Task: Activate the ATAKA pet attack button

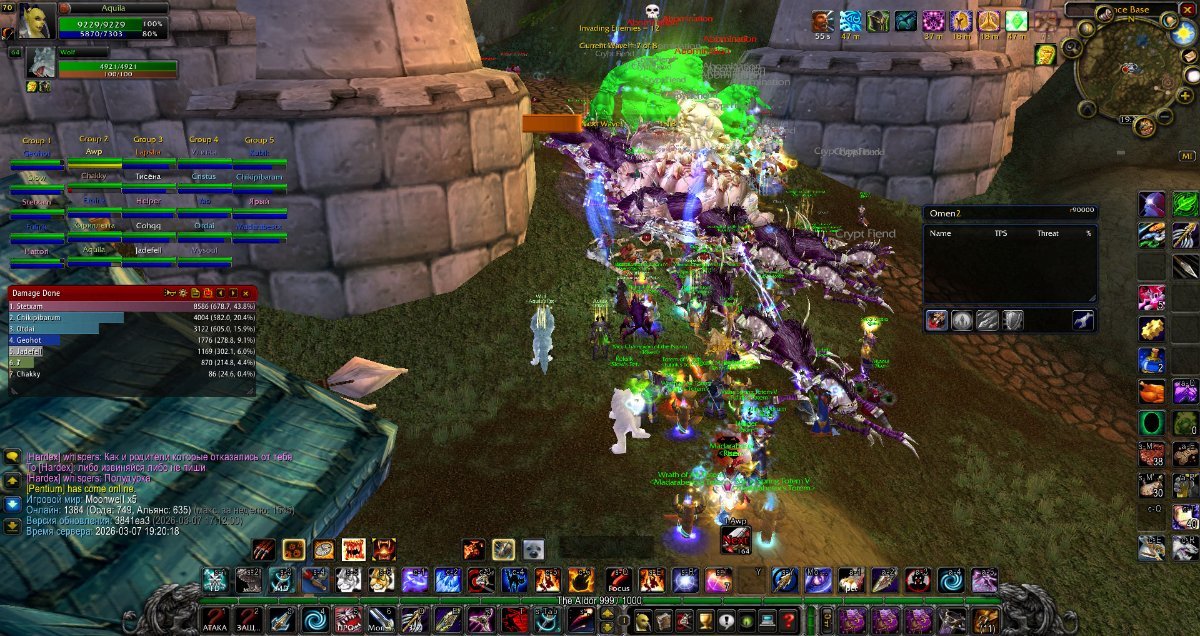Action: (215, 620)
